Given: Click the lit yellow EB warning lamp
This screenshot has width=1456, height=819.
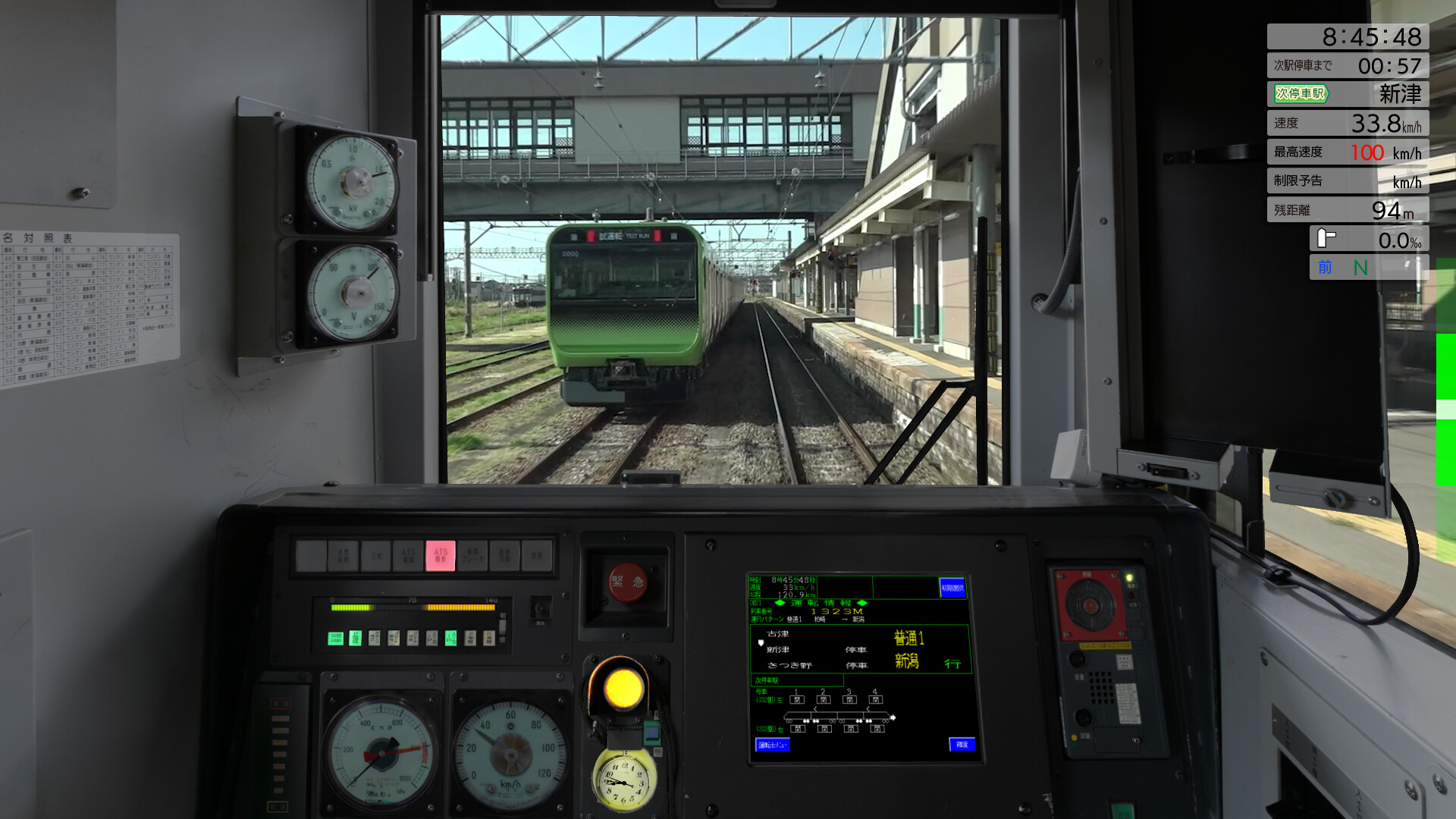Looking at the screenshot, I should click(x=624, y=689).
